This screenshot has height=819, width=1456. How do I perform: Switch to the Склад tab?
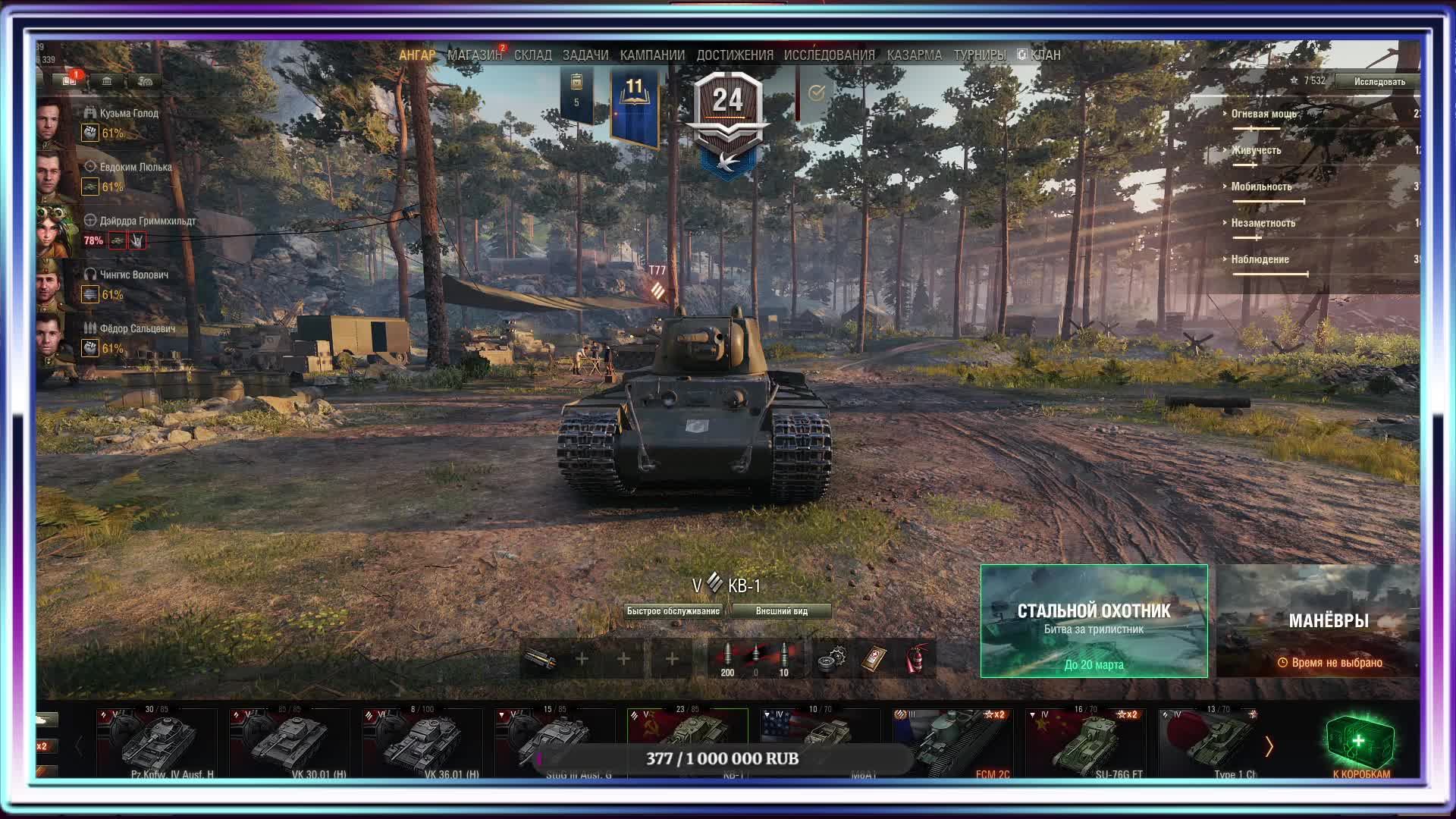pyautogui.click(x=532, y=55)
